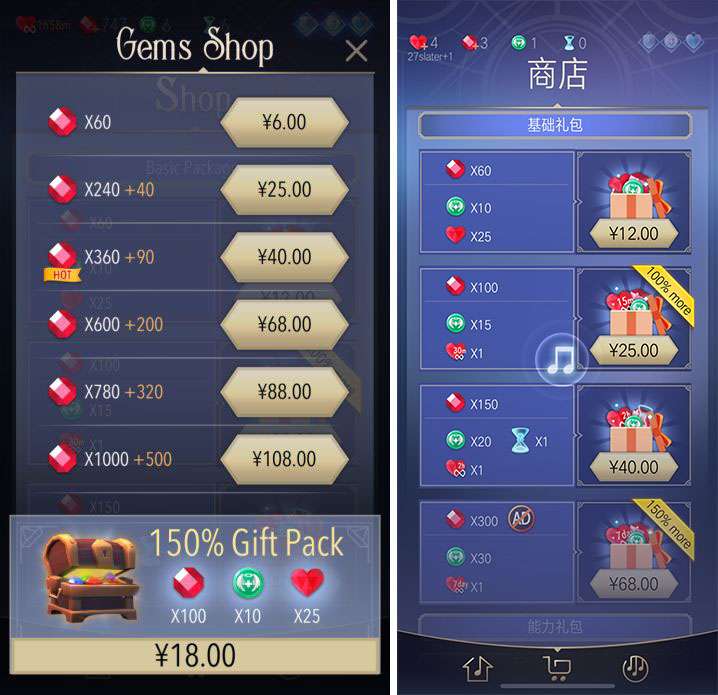Purchase the ¥68.00 gift box with 150% more
718x695 pixels.
pos(634,583)
